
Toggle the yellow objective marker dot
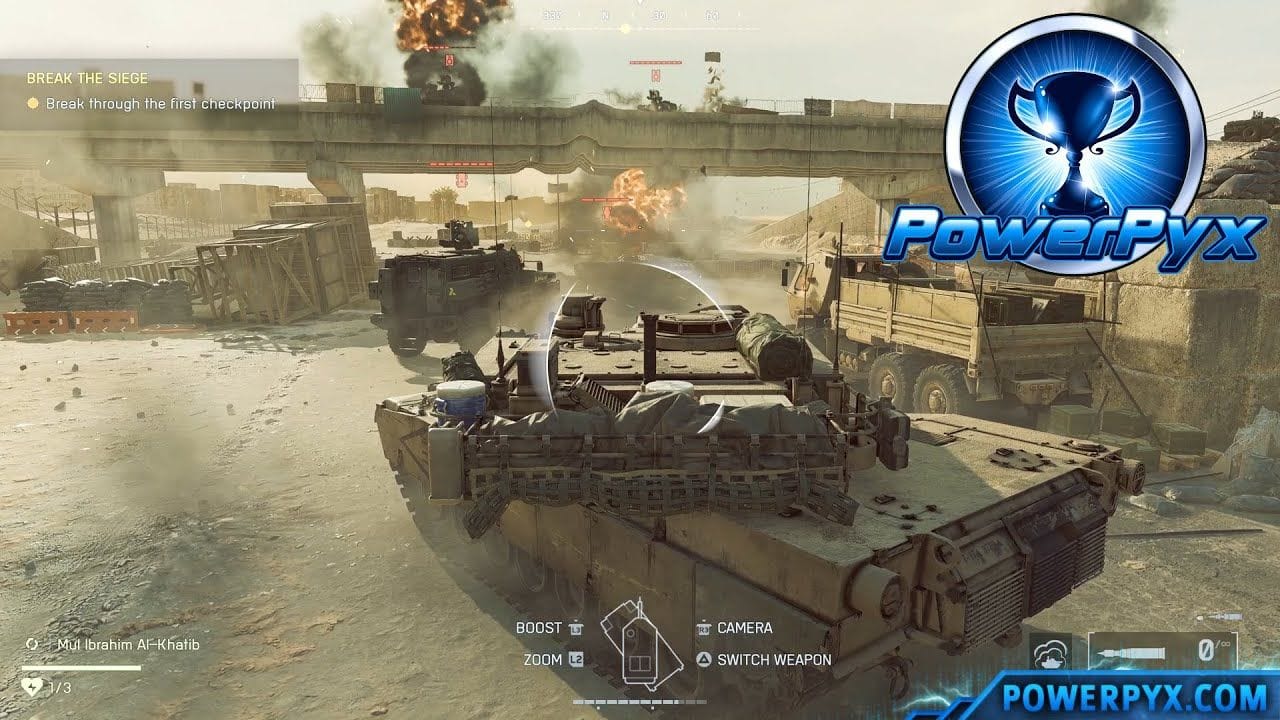coord(32,101)
